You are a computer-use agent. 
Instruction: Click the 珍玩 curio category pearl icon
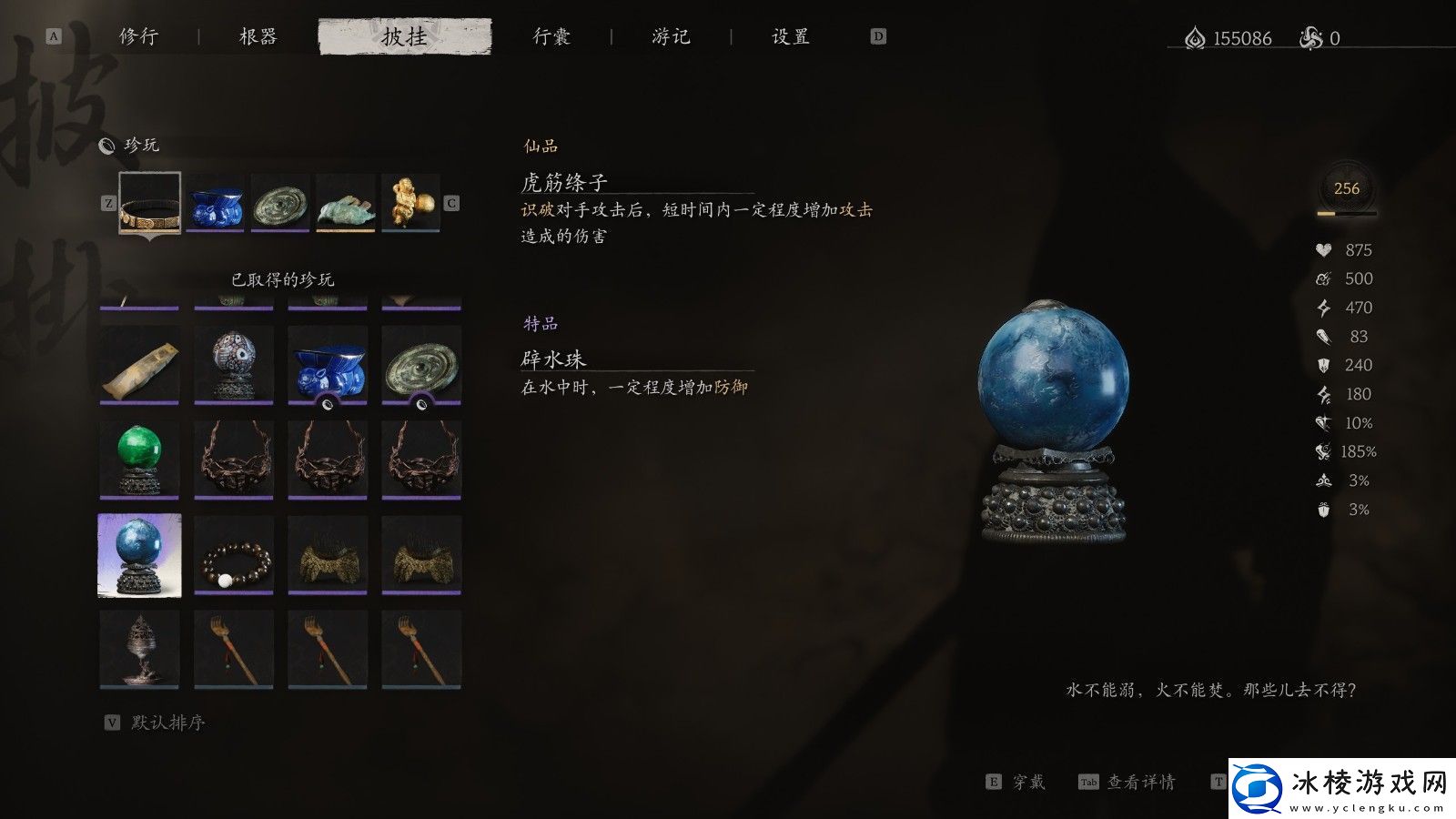click(107, 143)
